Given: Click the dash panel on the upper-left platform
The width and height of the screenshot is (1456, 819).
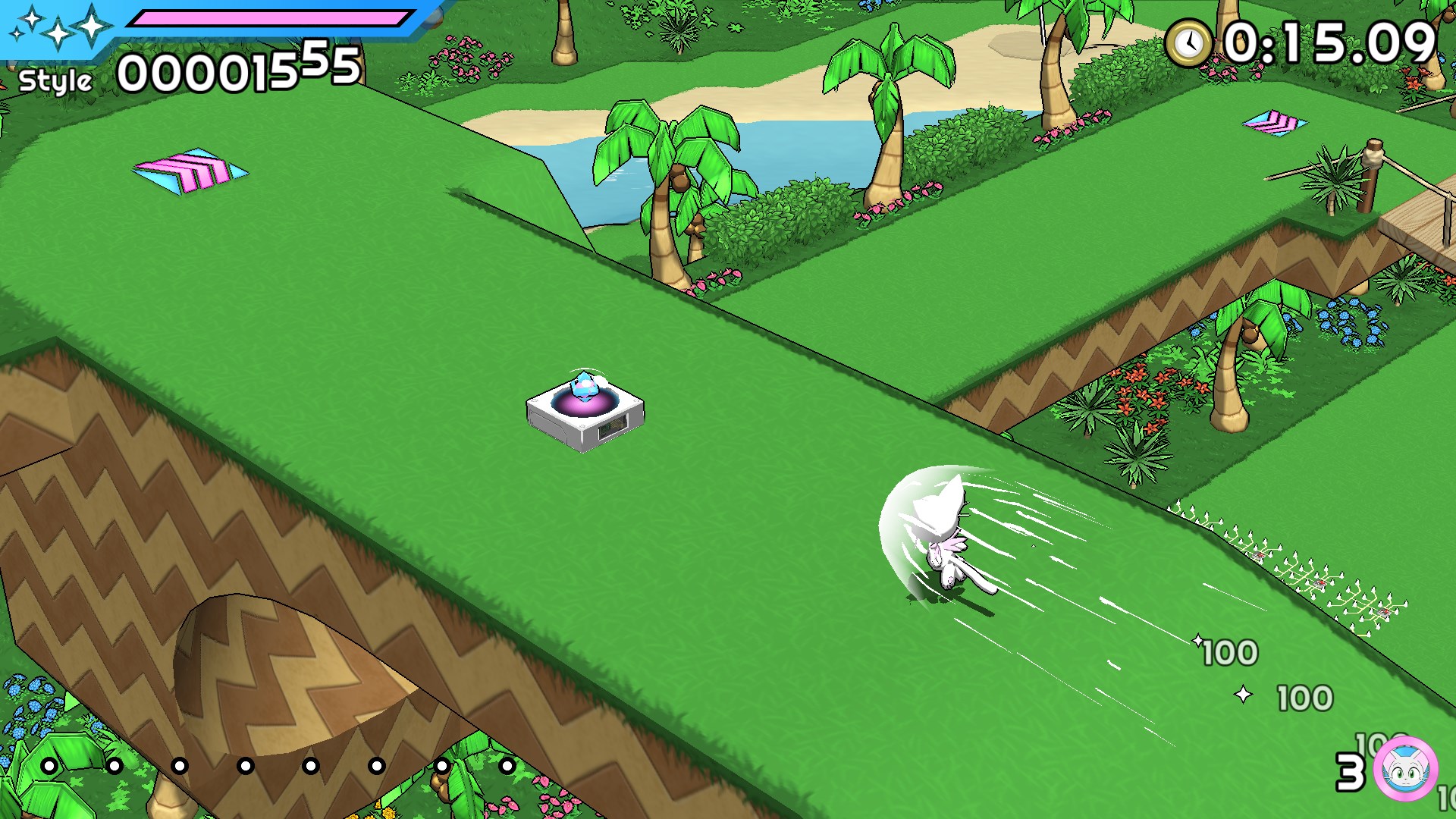Looking at the screenshot, I should (x=192, y=168).
